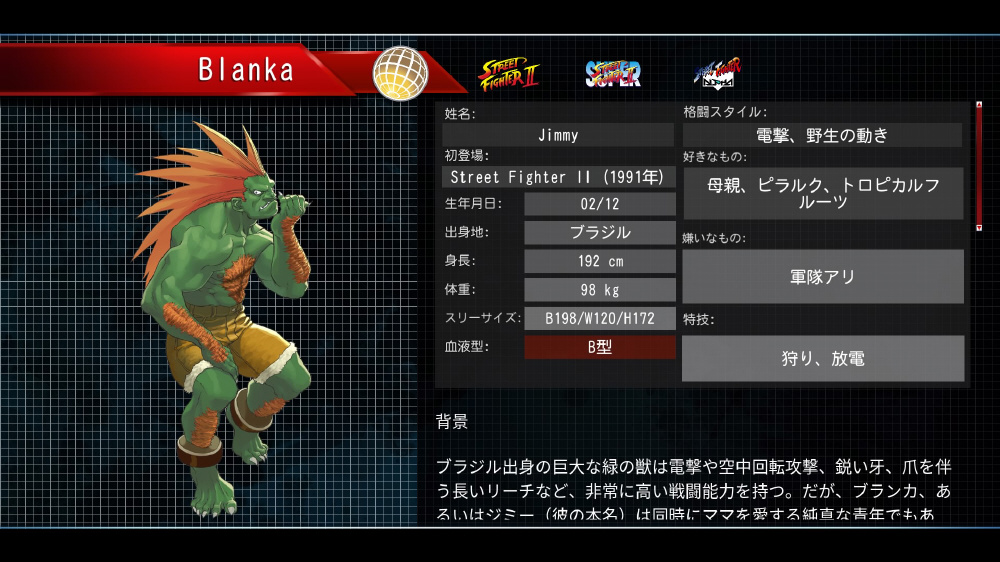This screenshot has height=562, width=1000.
Task: Click the scrollbar's up arrow
Action: 978,103
